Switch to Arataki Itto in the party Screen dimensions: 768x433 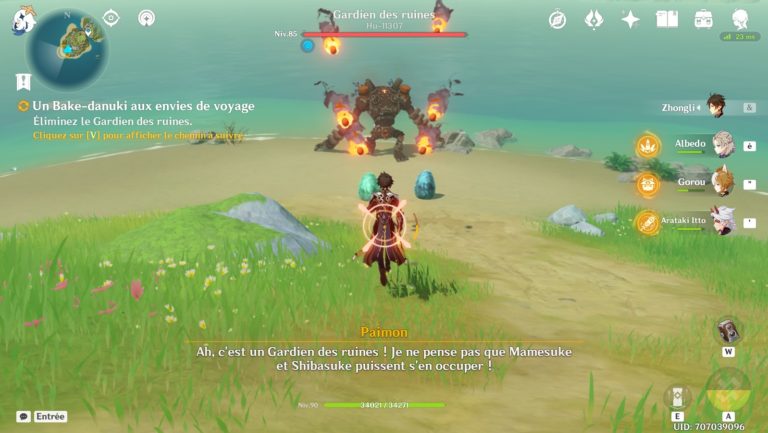[722, 221]
